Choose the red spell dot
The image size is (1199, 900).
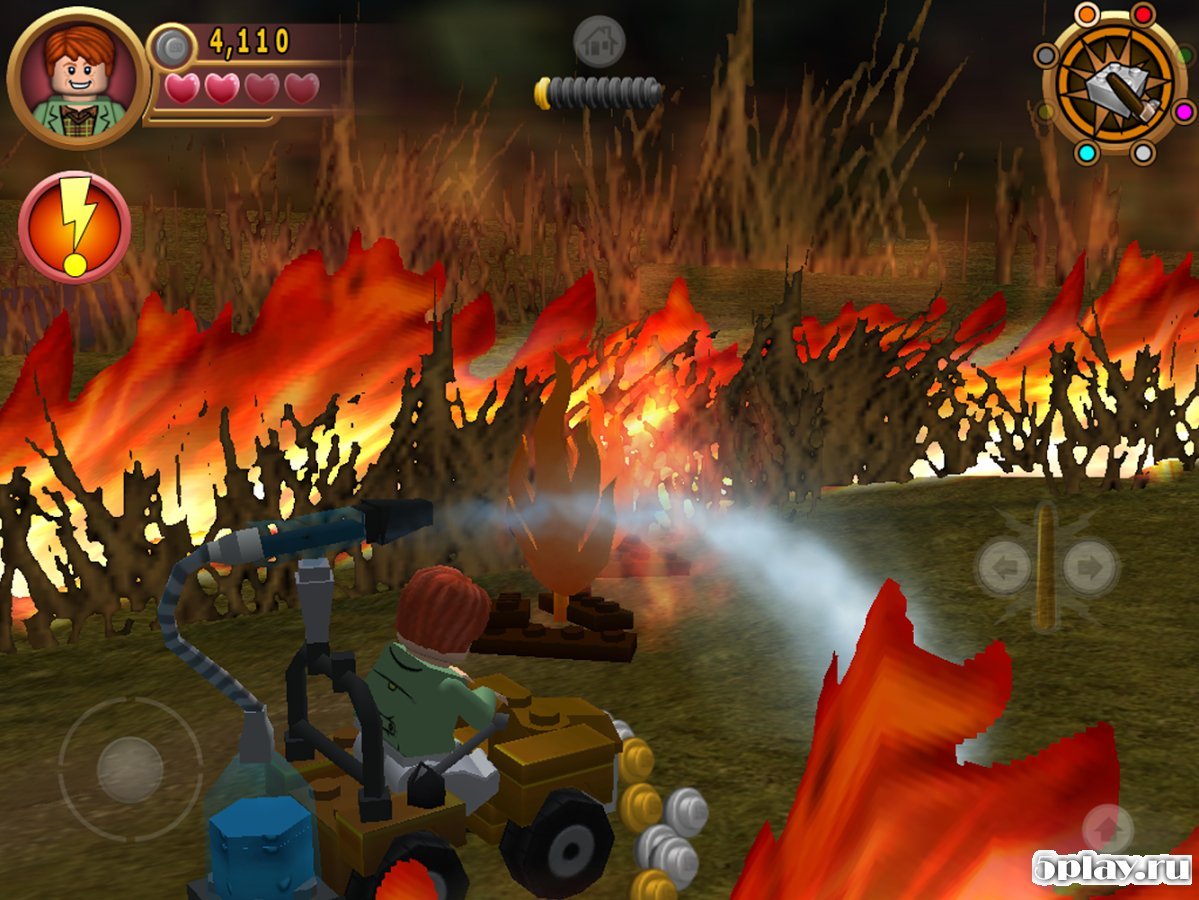[1143, 14]
